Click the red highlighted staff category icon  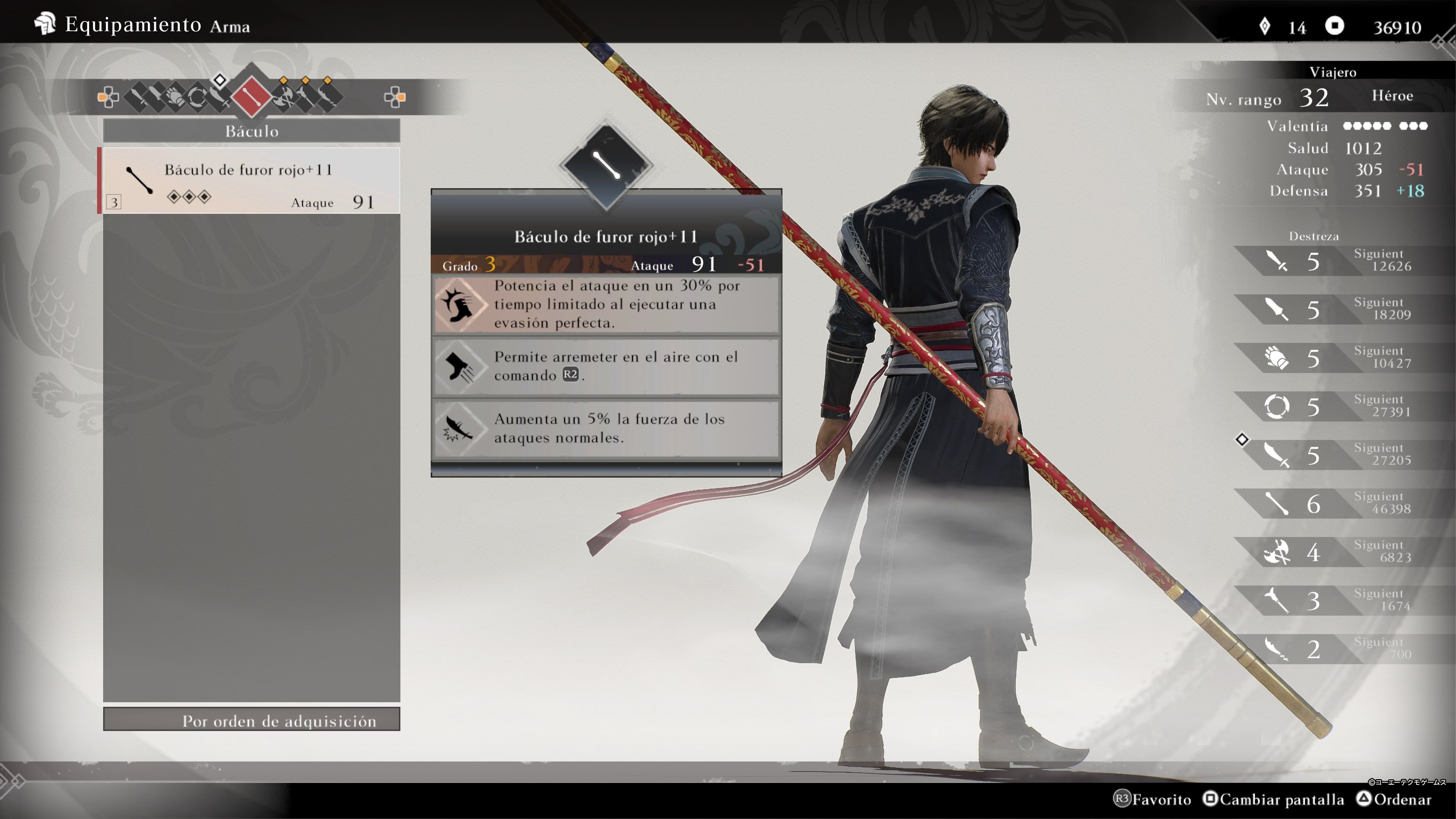[x=252, y=97]
